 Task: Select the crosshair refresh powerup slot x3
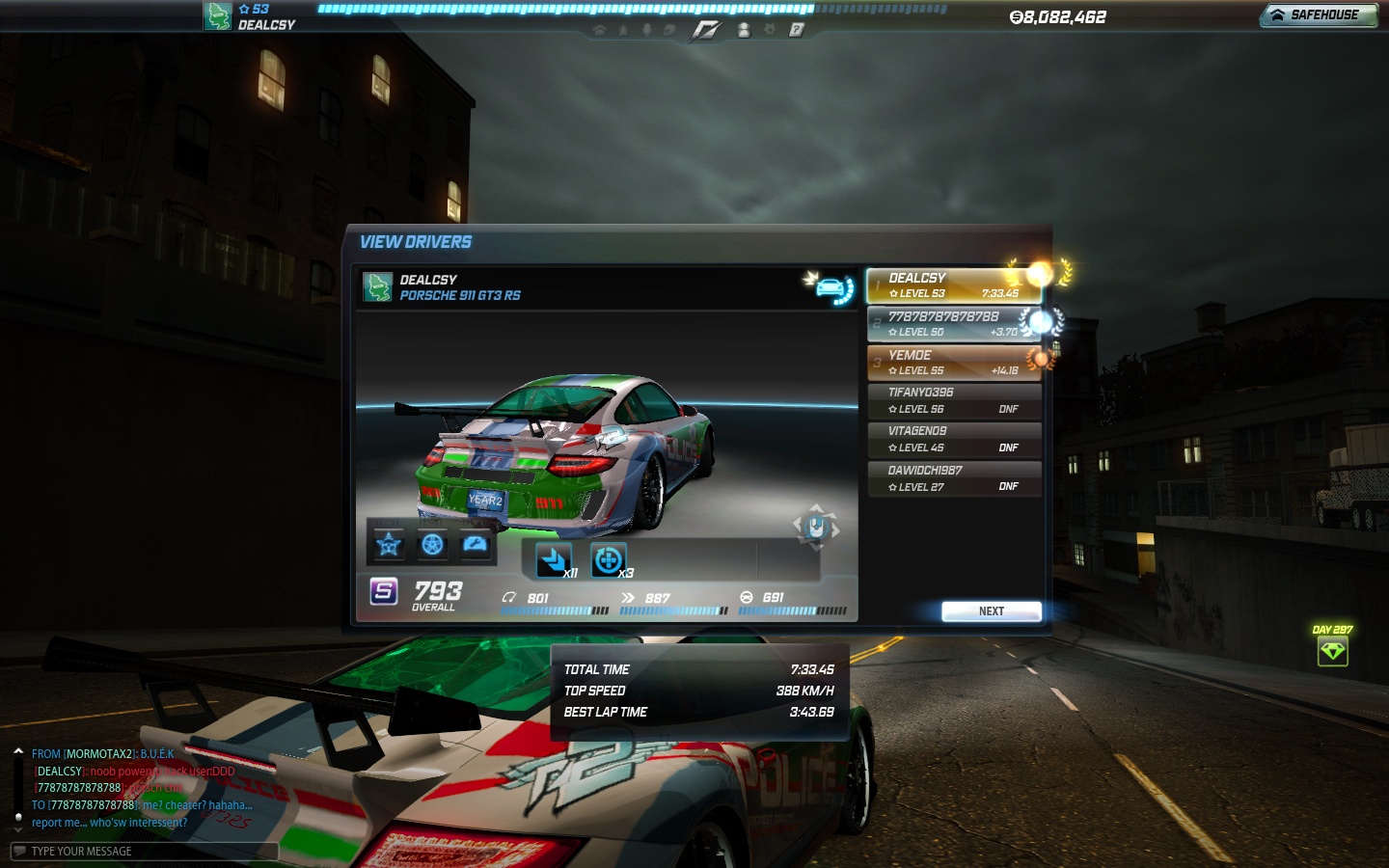click(x=608, y=560)
